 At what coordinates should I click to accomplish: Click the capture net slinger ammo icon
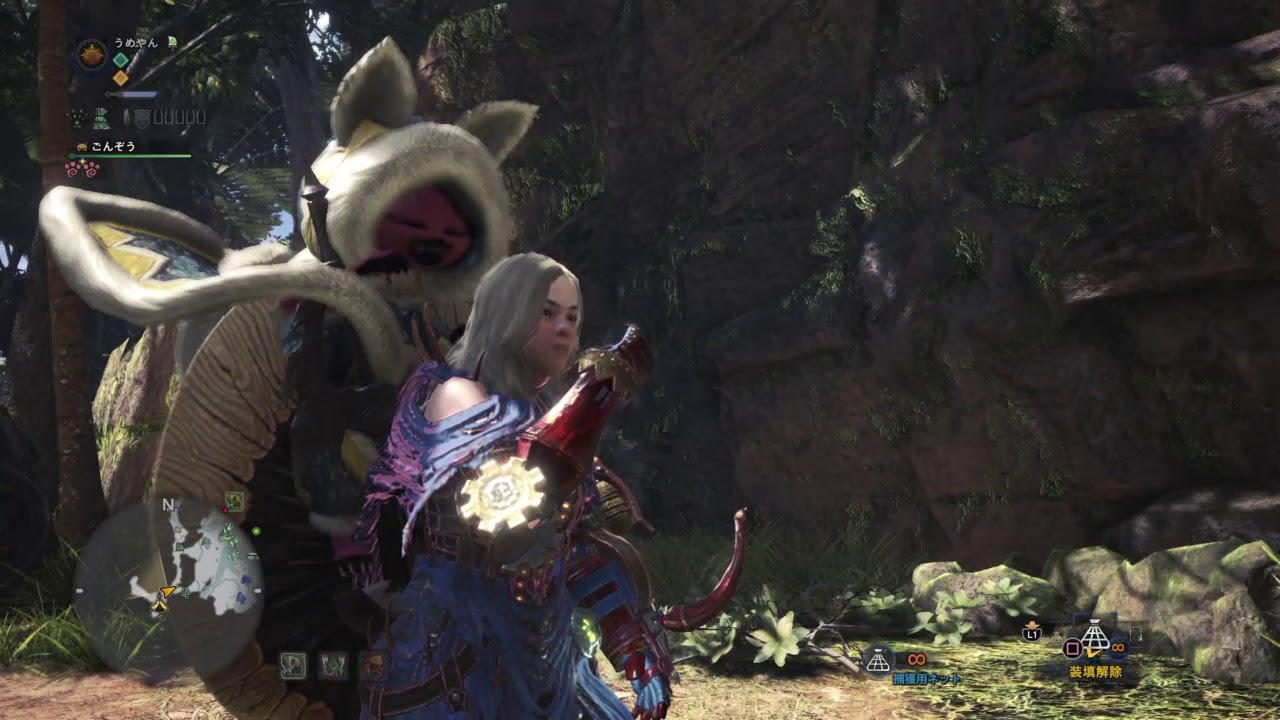pyautogui.click(x=878, y=660)
